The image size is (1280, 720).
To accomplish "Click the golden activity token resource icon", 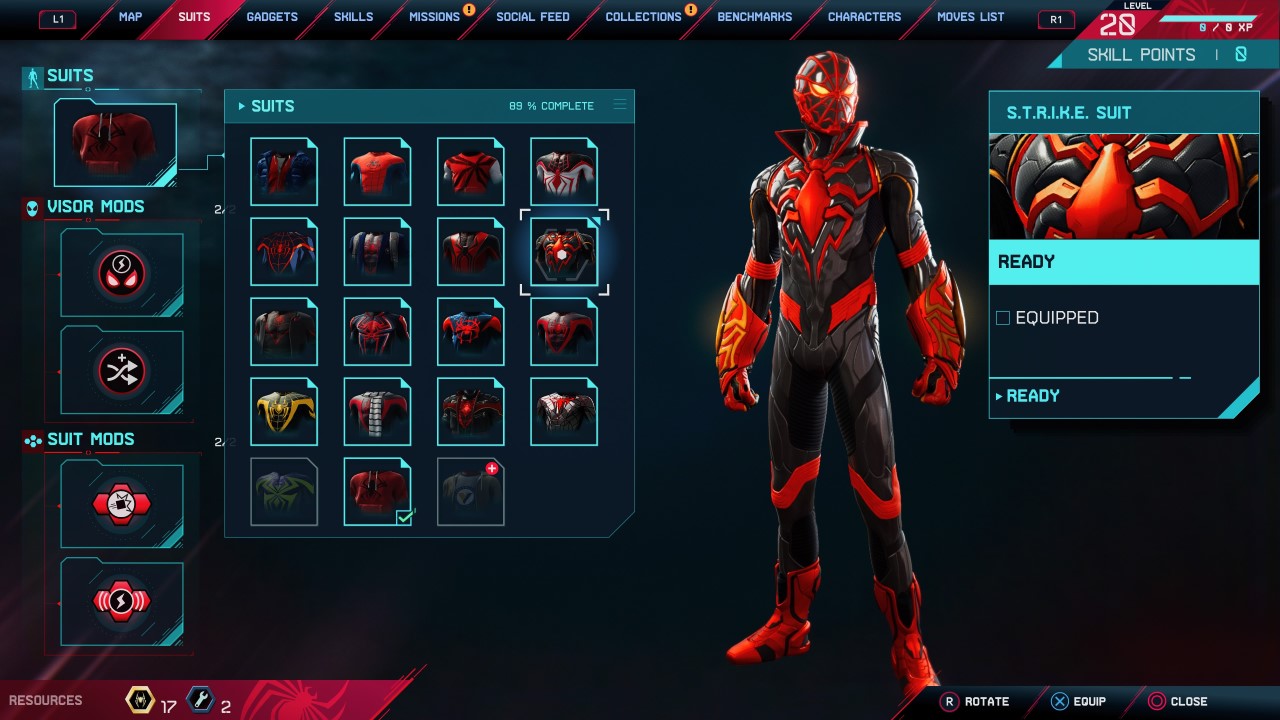I will coord(140,700).
